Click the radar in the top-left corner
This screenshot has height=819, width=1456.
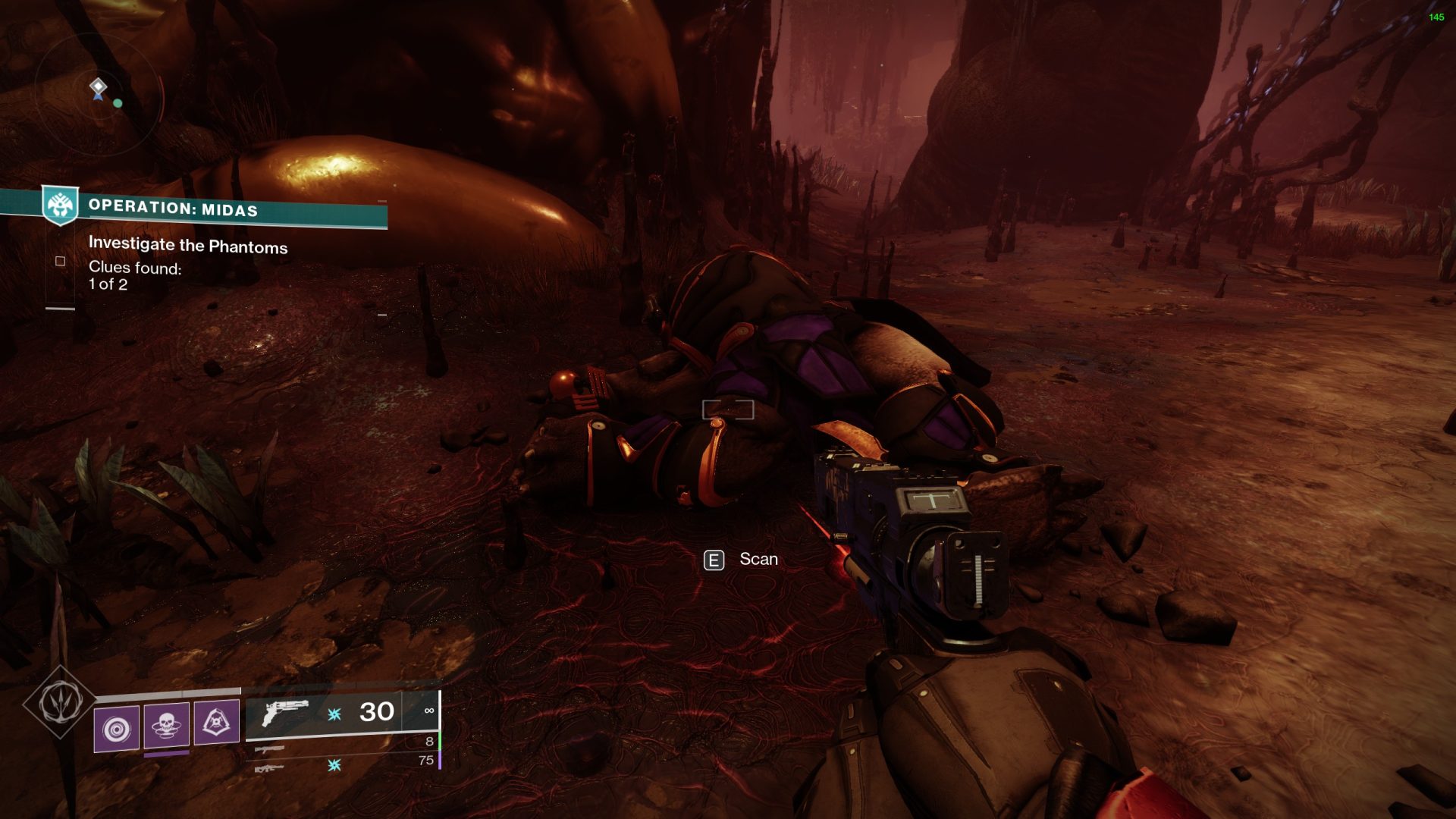99,95
